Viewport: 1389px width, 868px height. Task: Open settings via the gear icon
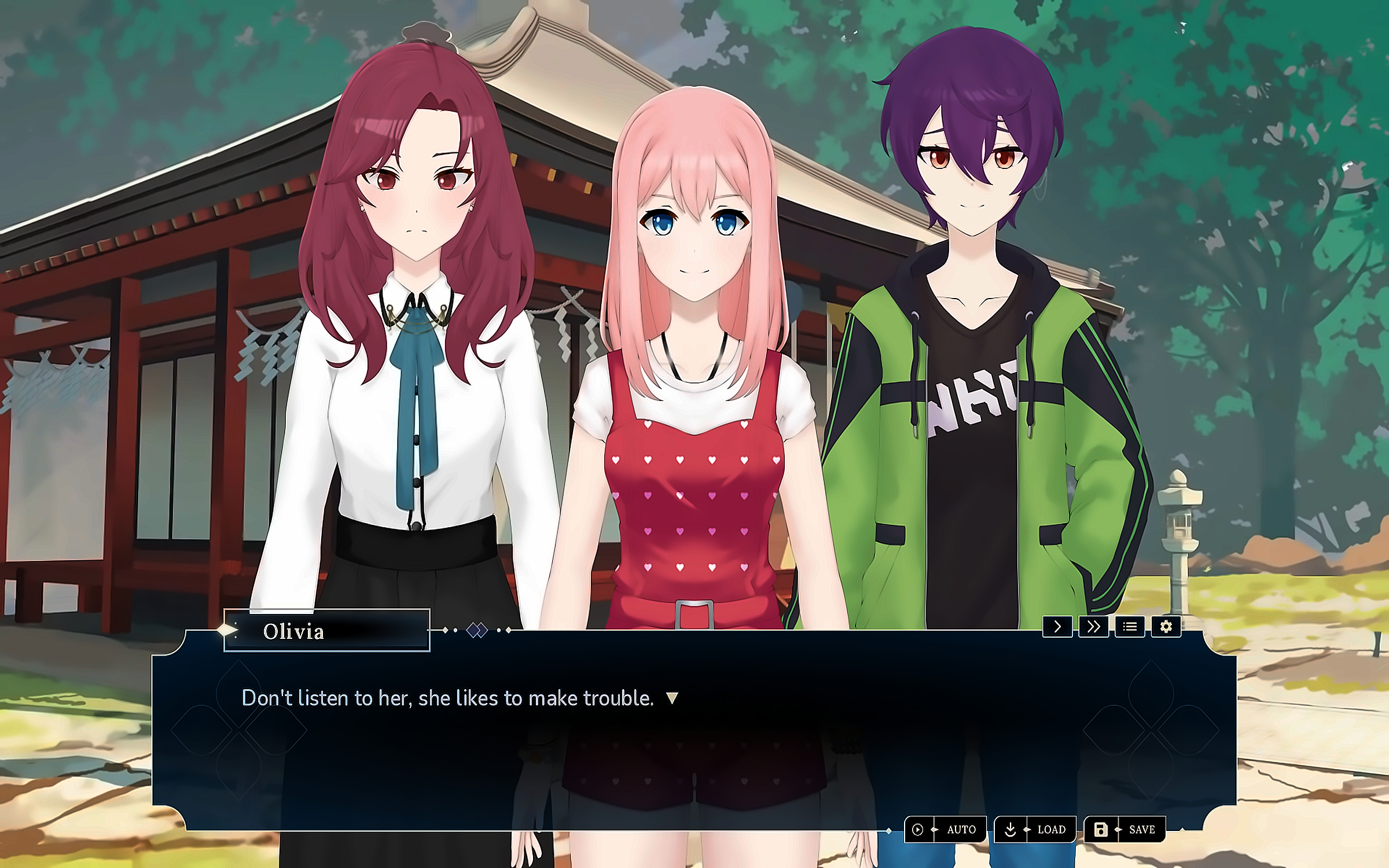[1166, 627]
